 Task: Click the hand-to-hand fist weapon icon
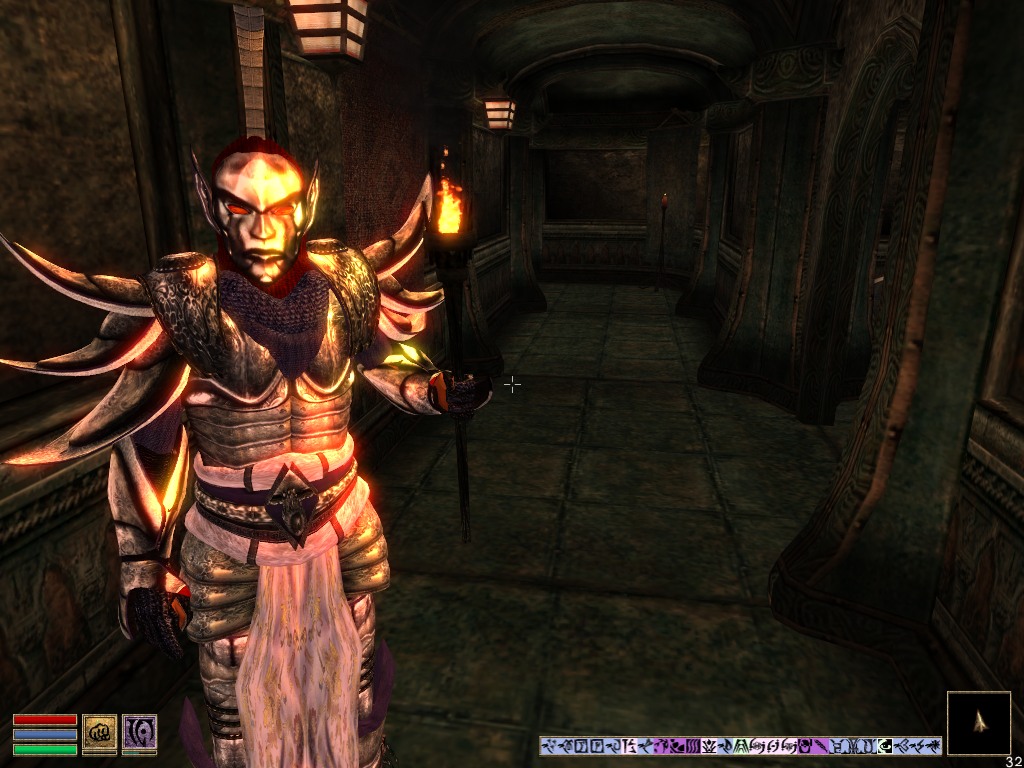coord(100,732)
